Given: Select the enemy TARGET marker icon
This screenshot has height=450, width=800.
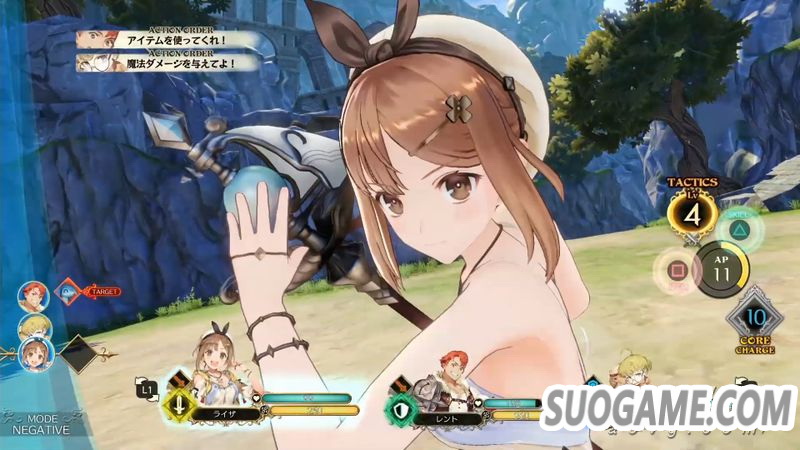Looking at the screenshot, I should pyautogui.click(x=69, y=291).
